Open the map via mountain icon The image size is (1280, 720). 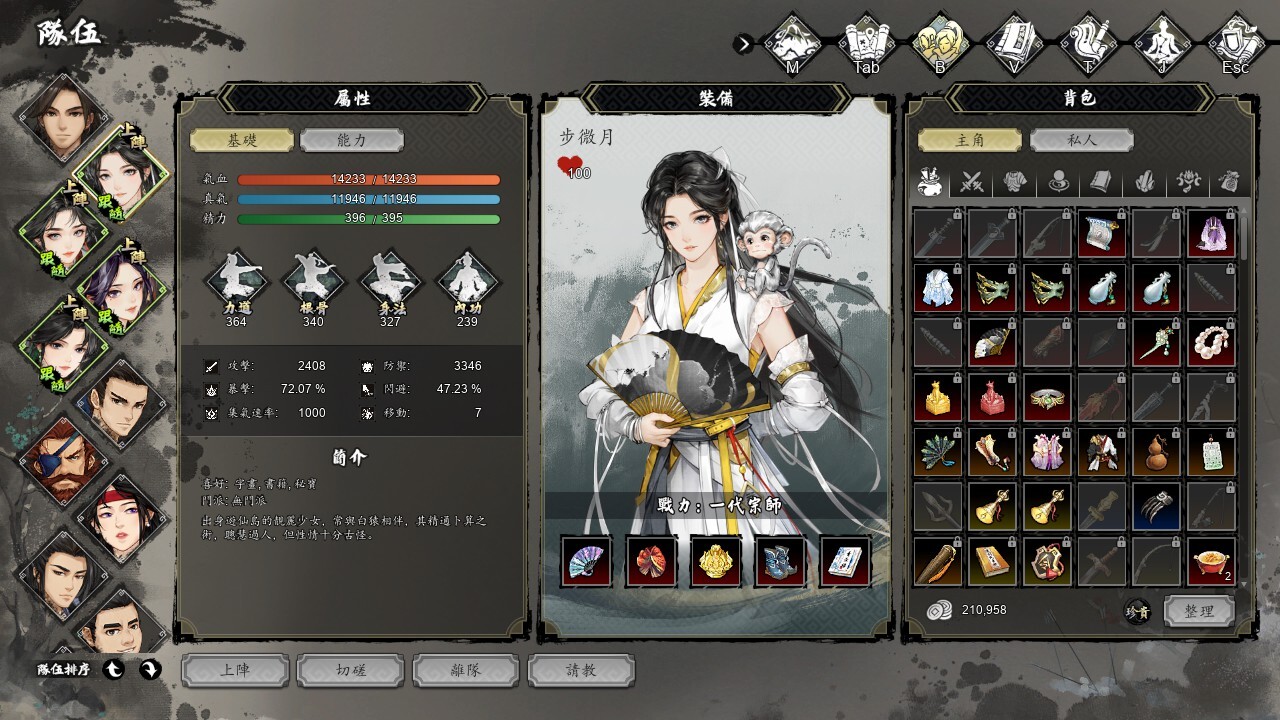pyautogui.click(x=792, y=42)
